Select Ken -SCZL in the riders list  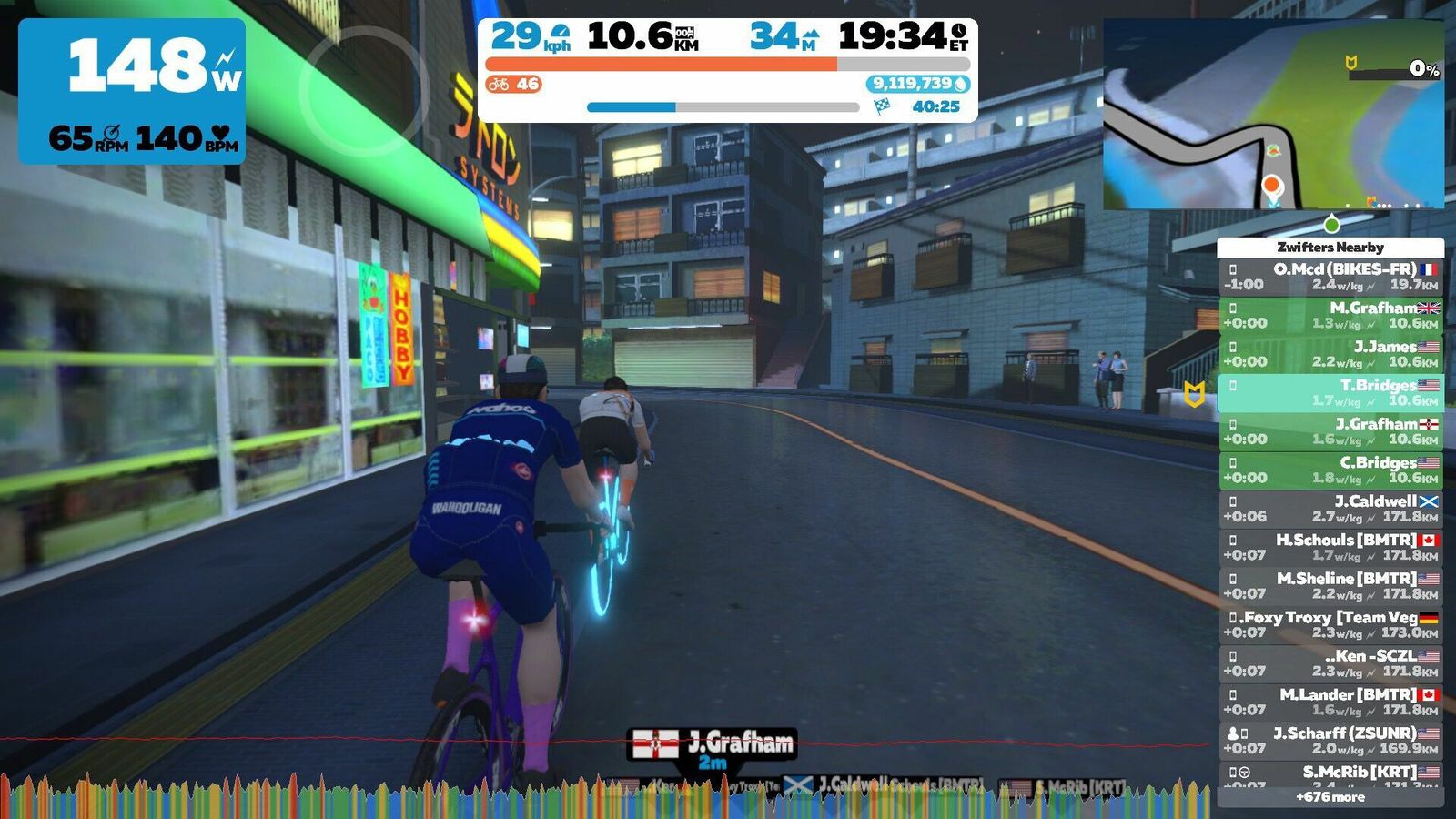pos(1330,663)
